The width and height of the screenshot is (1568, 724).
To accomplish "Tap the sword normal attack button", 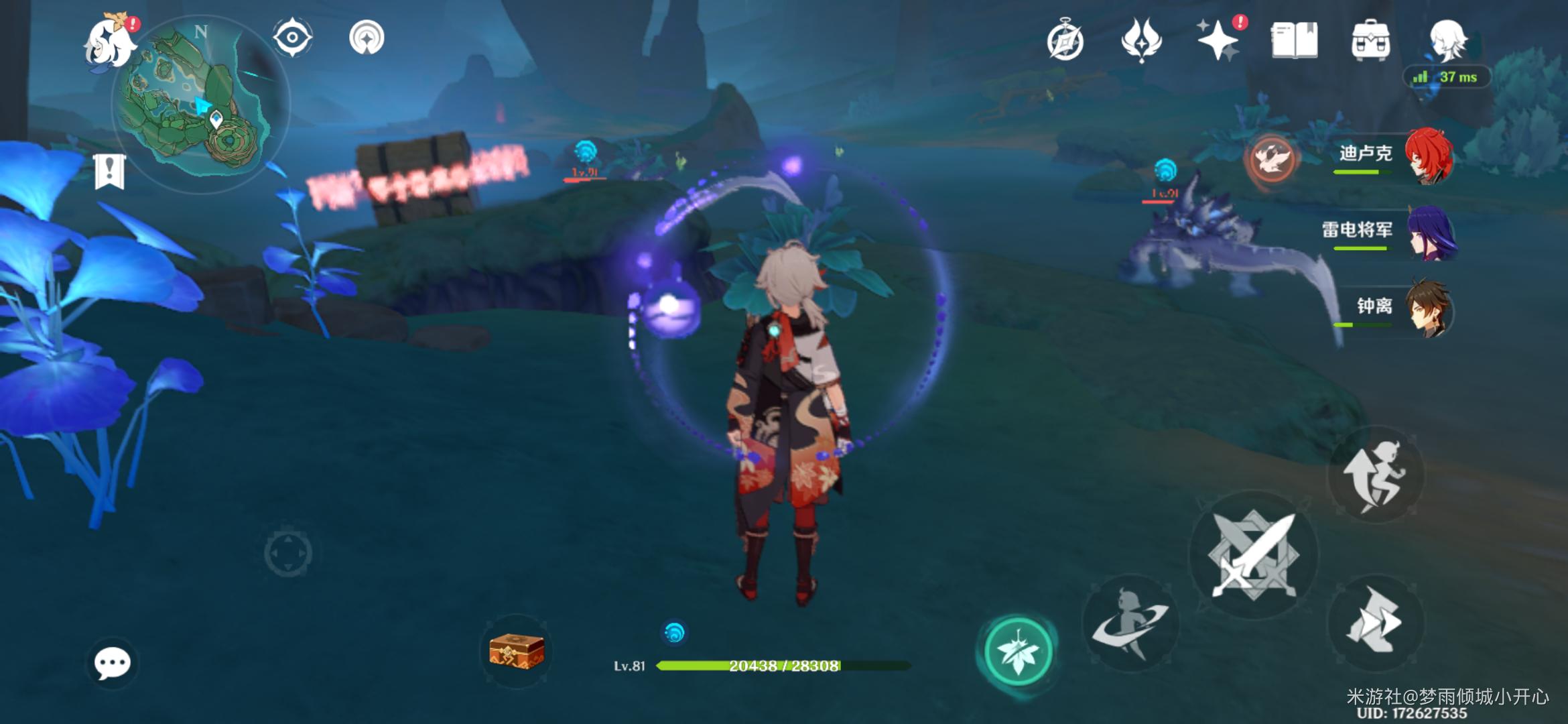I will pos(1253,555).
